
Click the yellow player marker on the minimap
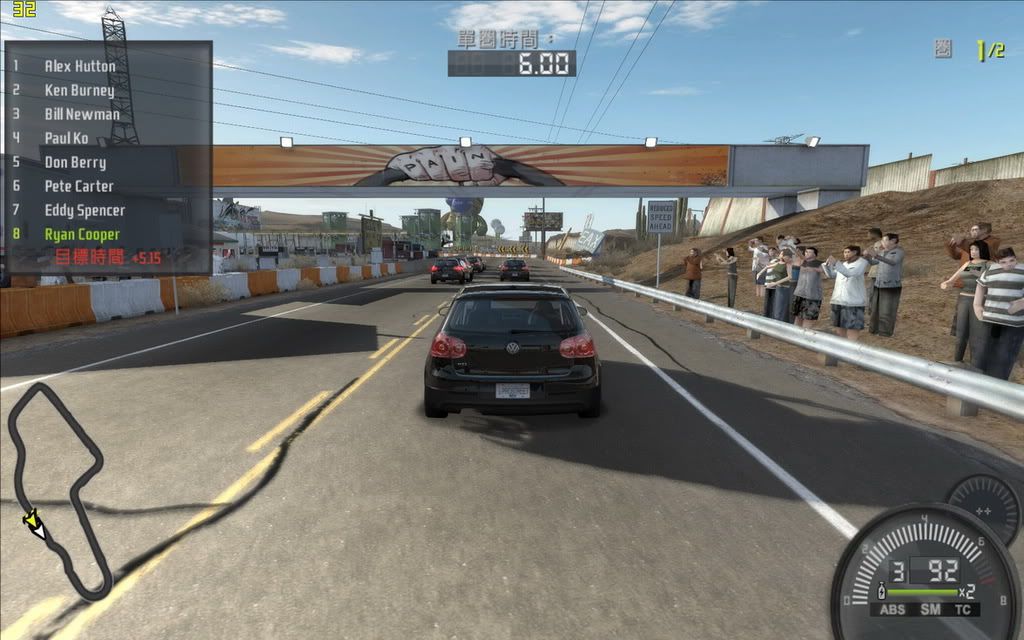tap(34, 522)
